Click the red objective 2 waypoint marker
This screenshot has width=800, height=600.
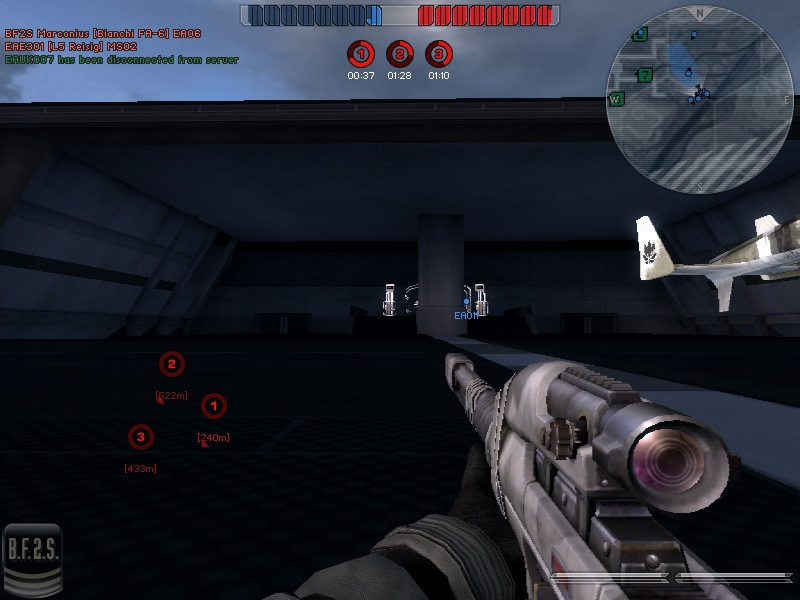pos(172,364)
